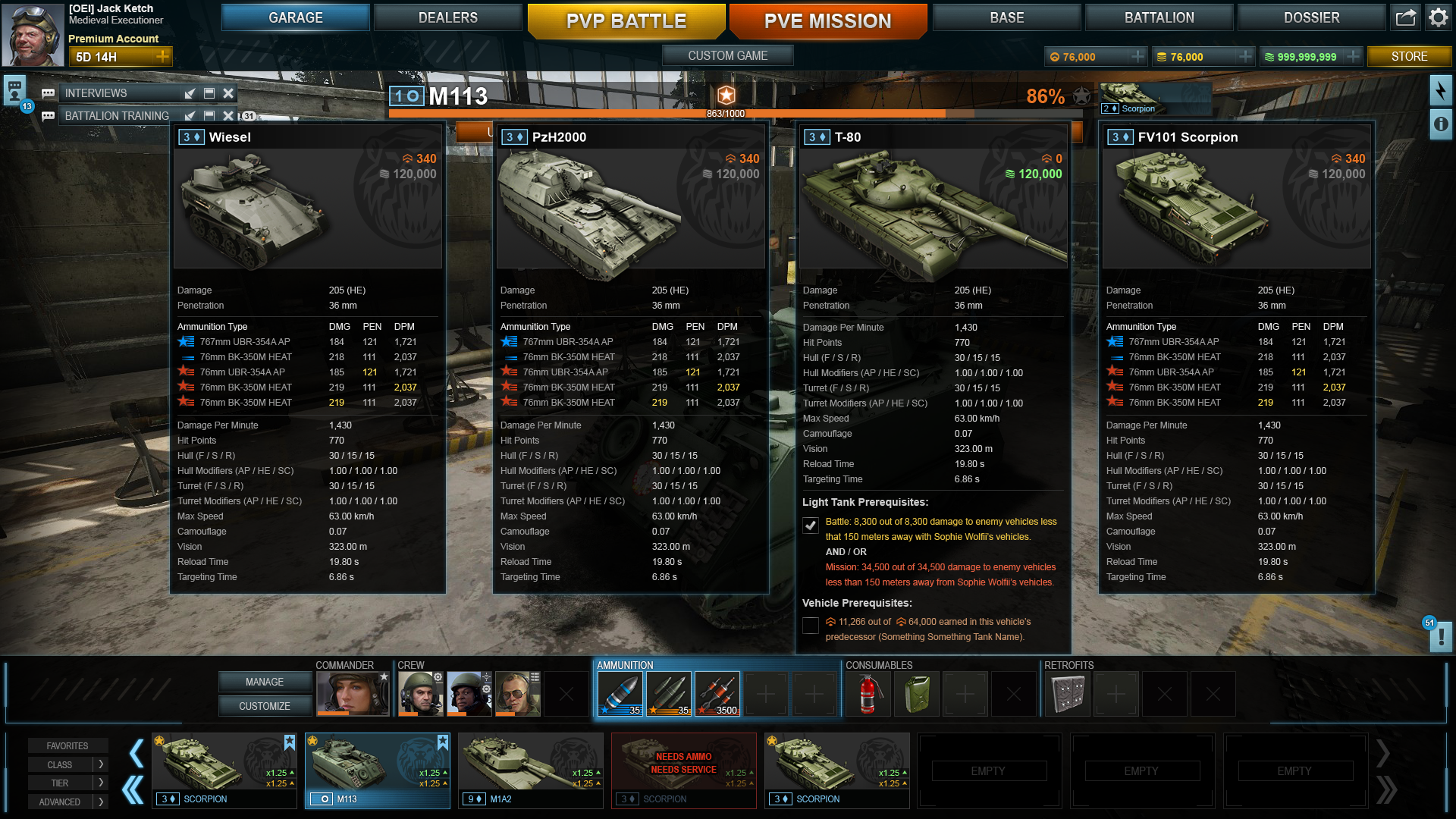The height and width of the screenshot is (819, 1456).
Task: Open the Garage tab
Action: click(x=295, y=17)
